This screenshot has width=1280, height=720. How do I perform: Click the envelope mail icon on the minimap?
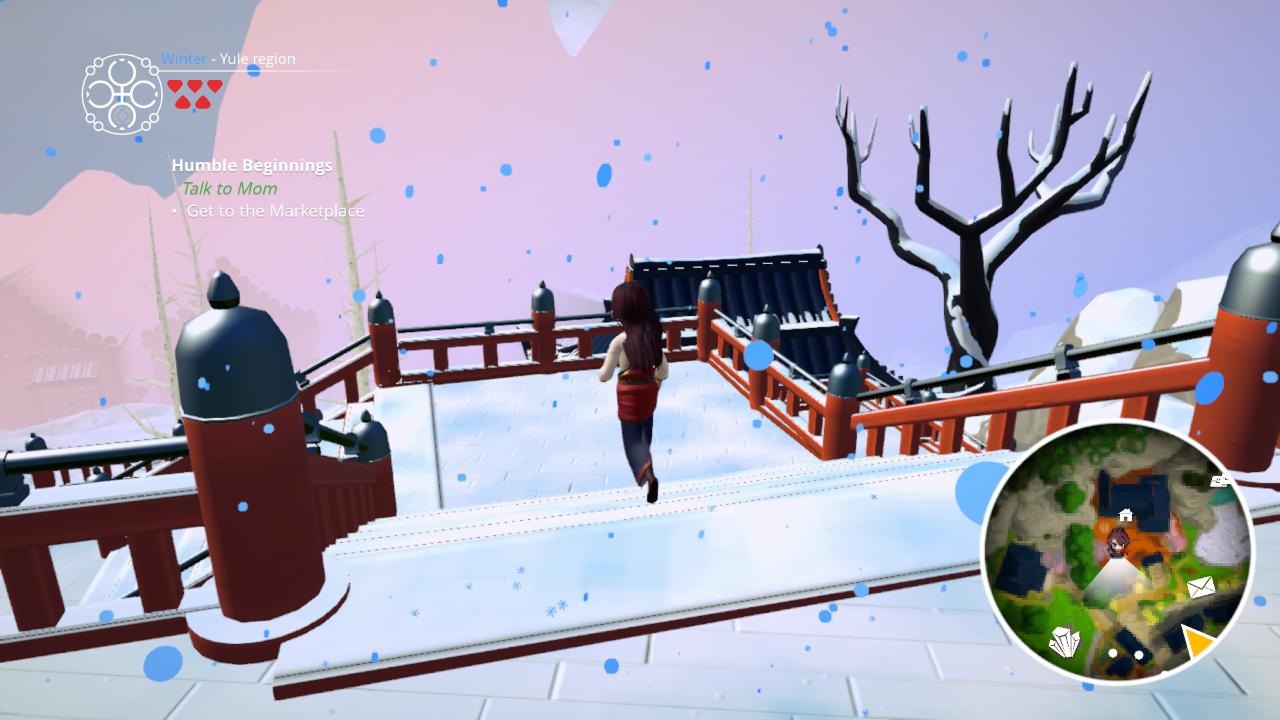coord(1201,587)
